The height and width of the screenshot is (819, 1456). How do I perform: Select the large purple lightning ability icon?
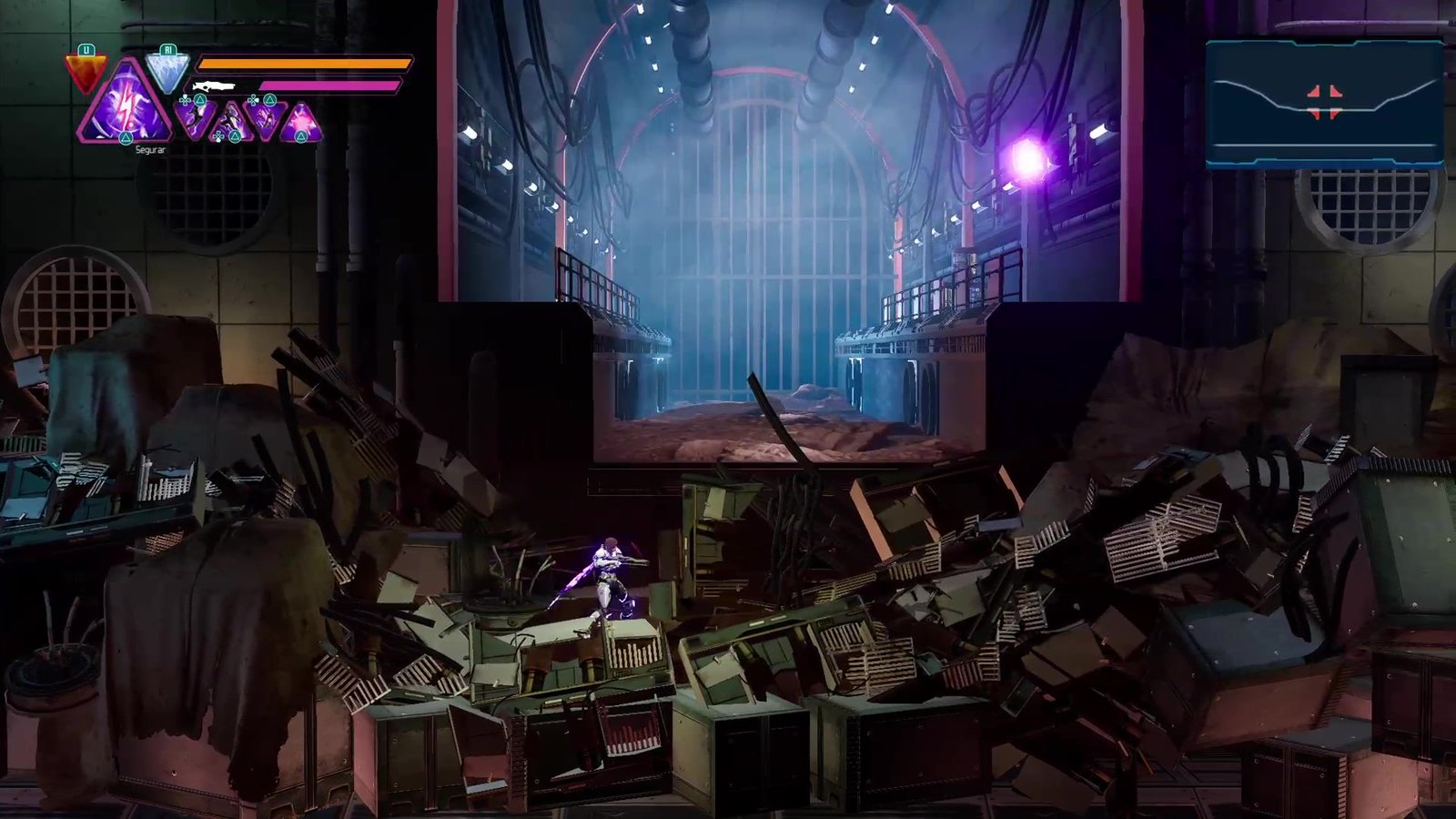126,107
